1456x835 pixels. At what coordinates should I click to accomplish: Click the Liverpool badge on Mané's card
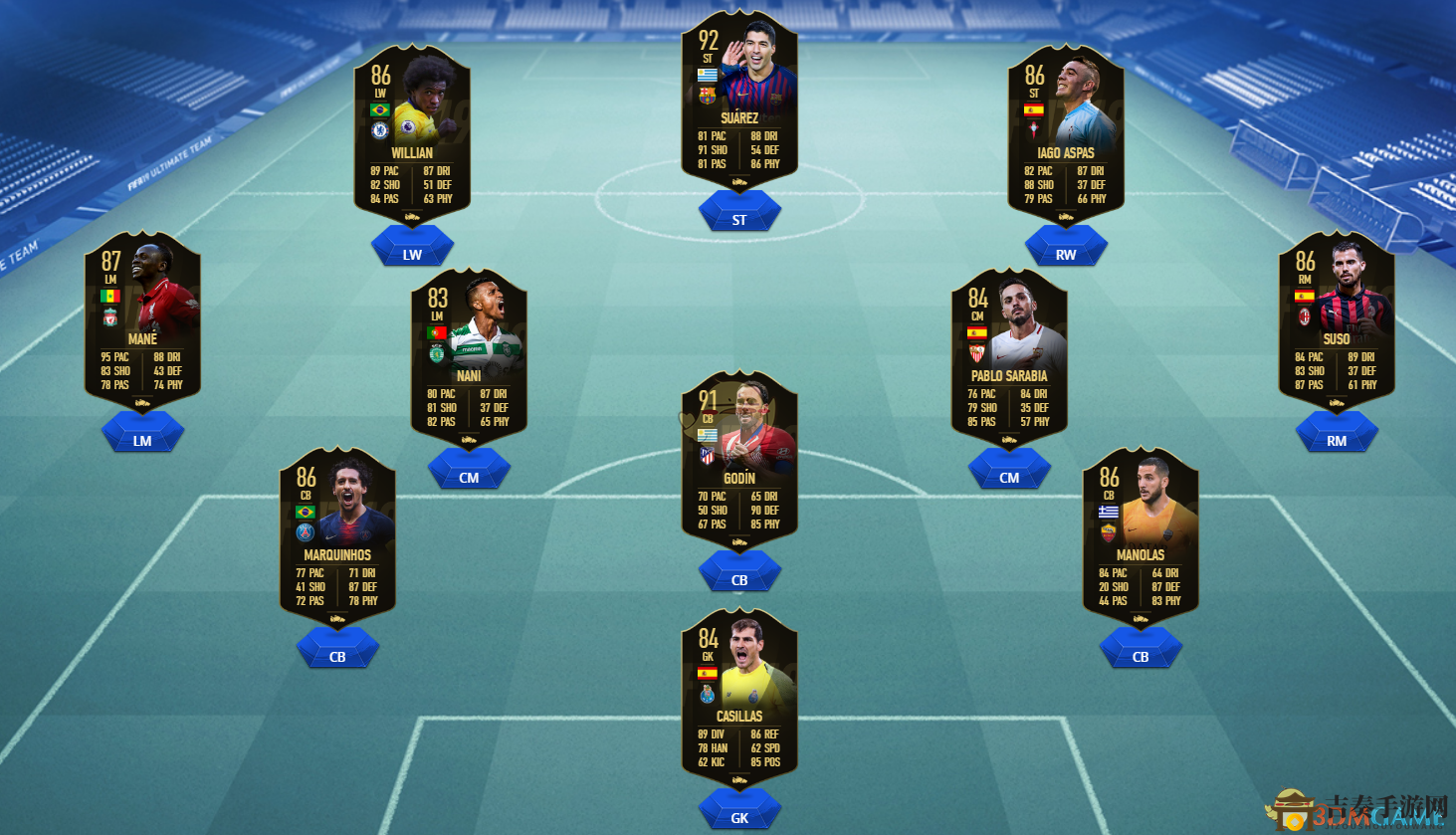click(112, 317)
